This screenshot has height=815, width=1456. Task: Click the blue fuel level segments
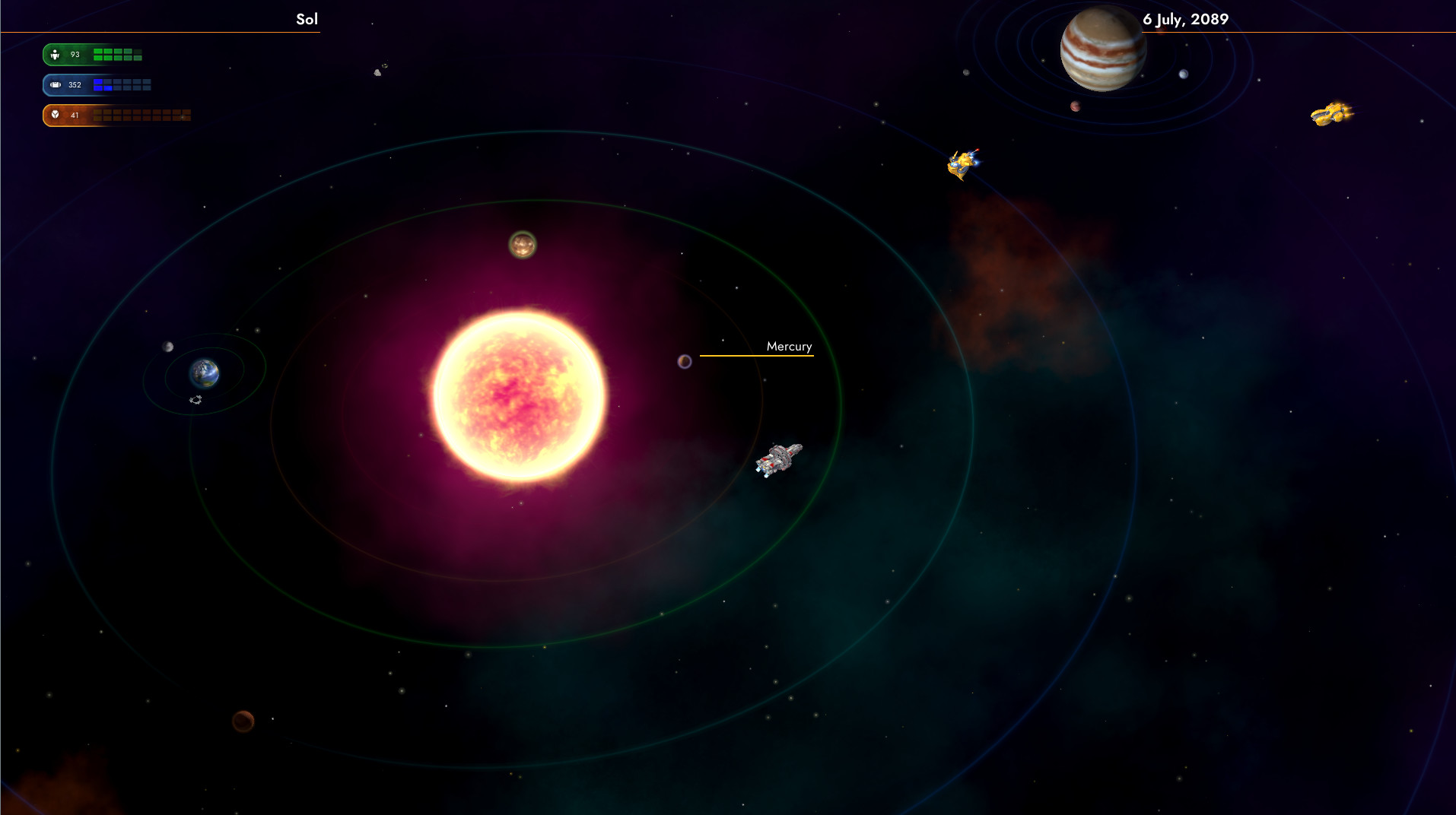point(120,85)
